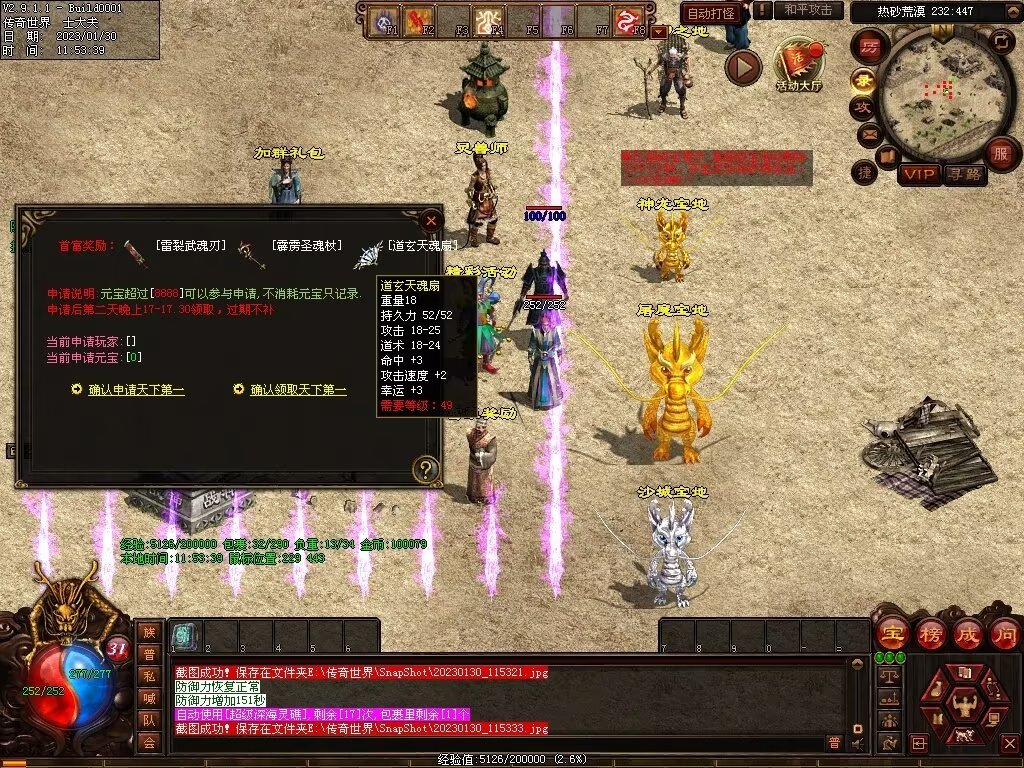Open the 服 round button by the minimap
Viewport: 1024px width, 768px height.
tap(1000, 154)
